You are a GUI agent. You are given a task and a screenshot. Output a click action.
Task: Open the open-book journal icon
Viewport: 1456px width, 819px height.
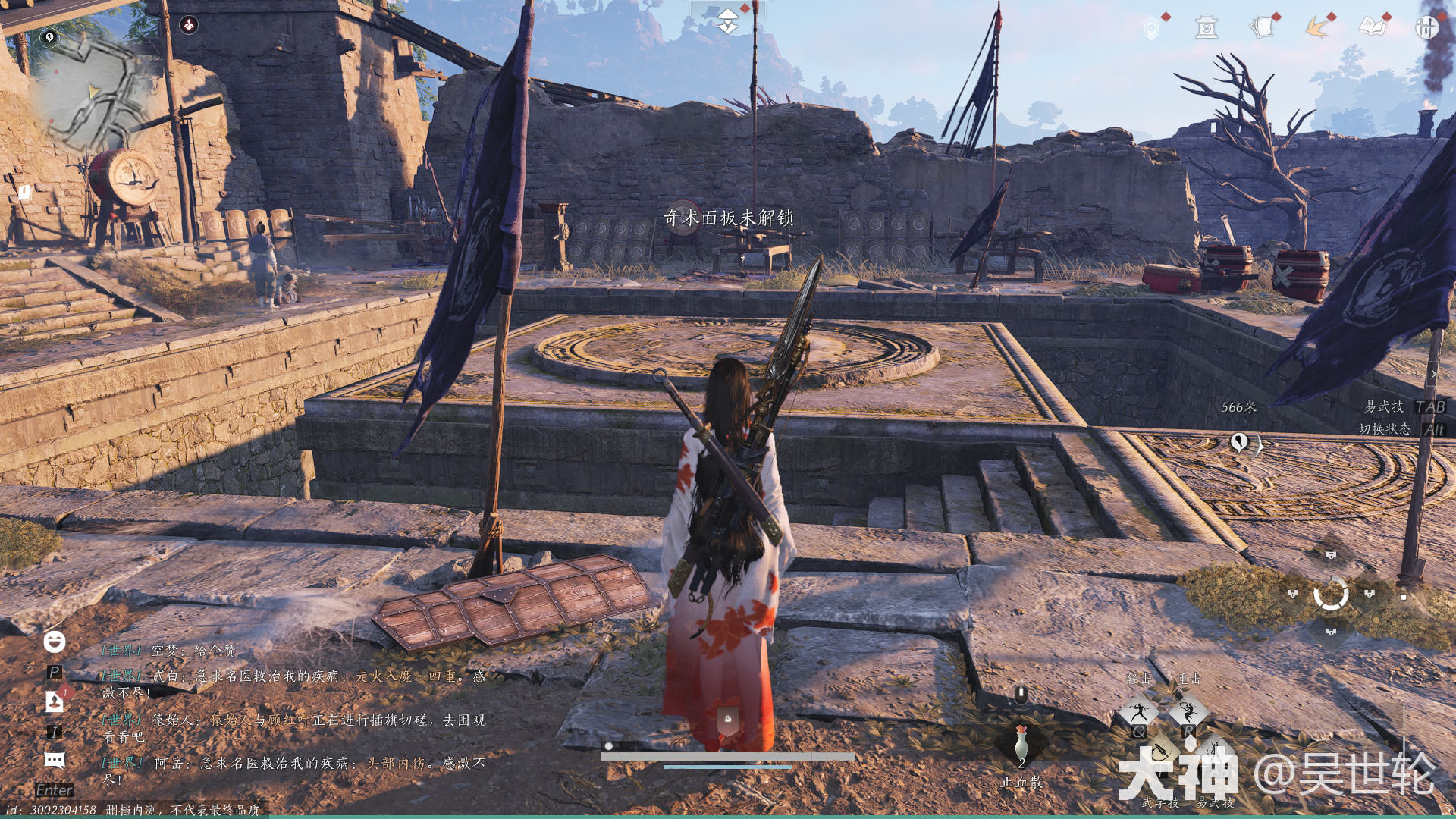tap(1373, 28)
